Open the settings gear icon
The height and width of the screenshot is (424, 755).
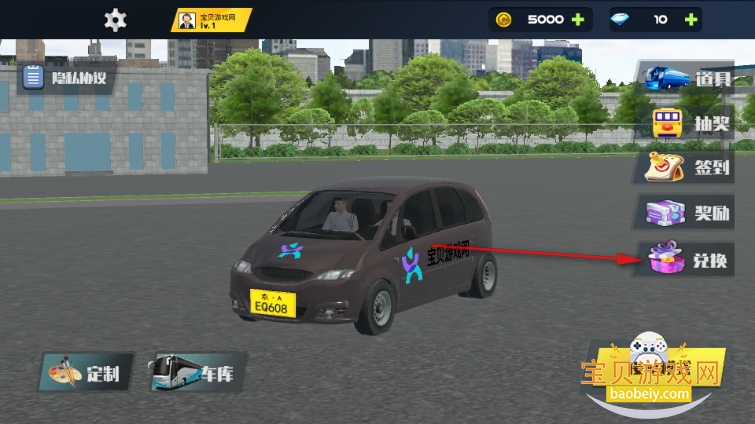(116, 19)
